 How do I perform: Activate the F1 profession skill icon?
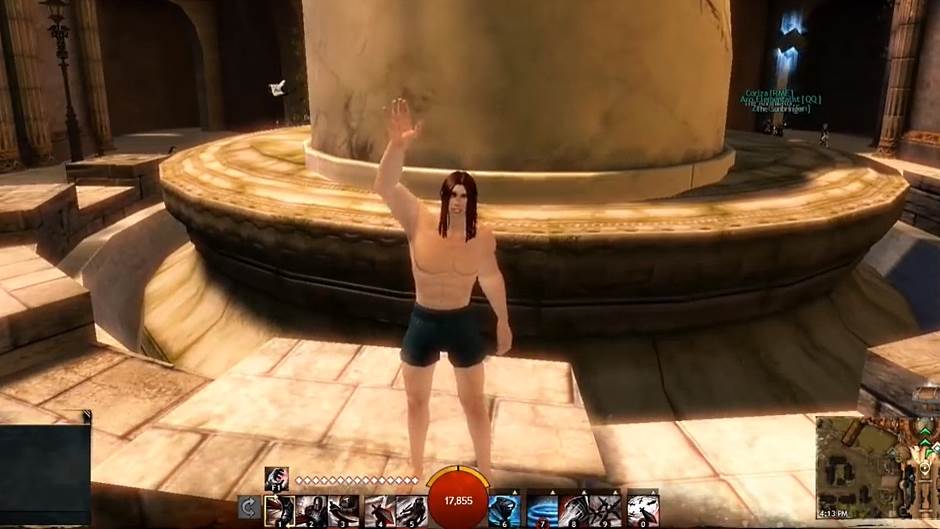pyautogui.click(x=276, y=479)
